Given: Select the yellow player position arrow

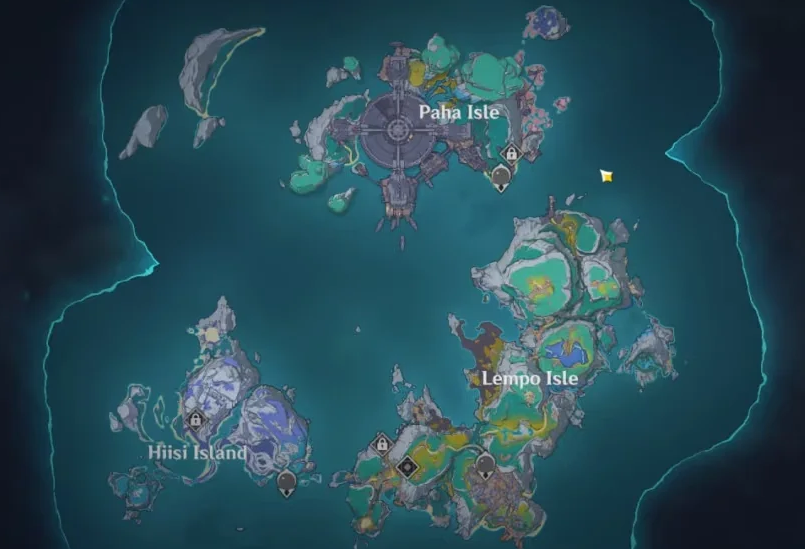Looking at the screenshot, I should [x=606, y=176].
